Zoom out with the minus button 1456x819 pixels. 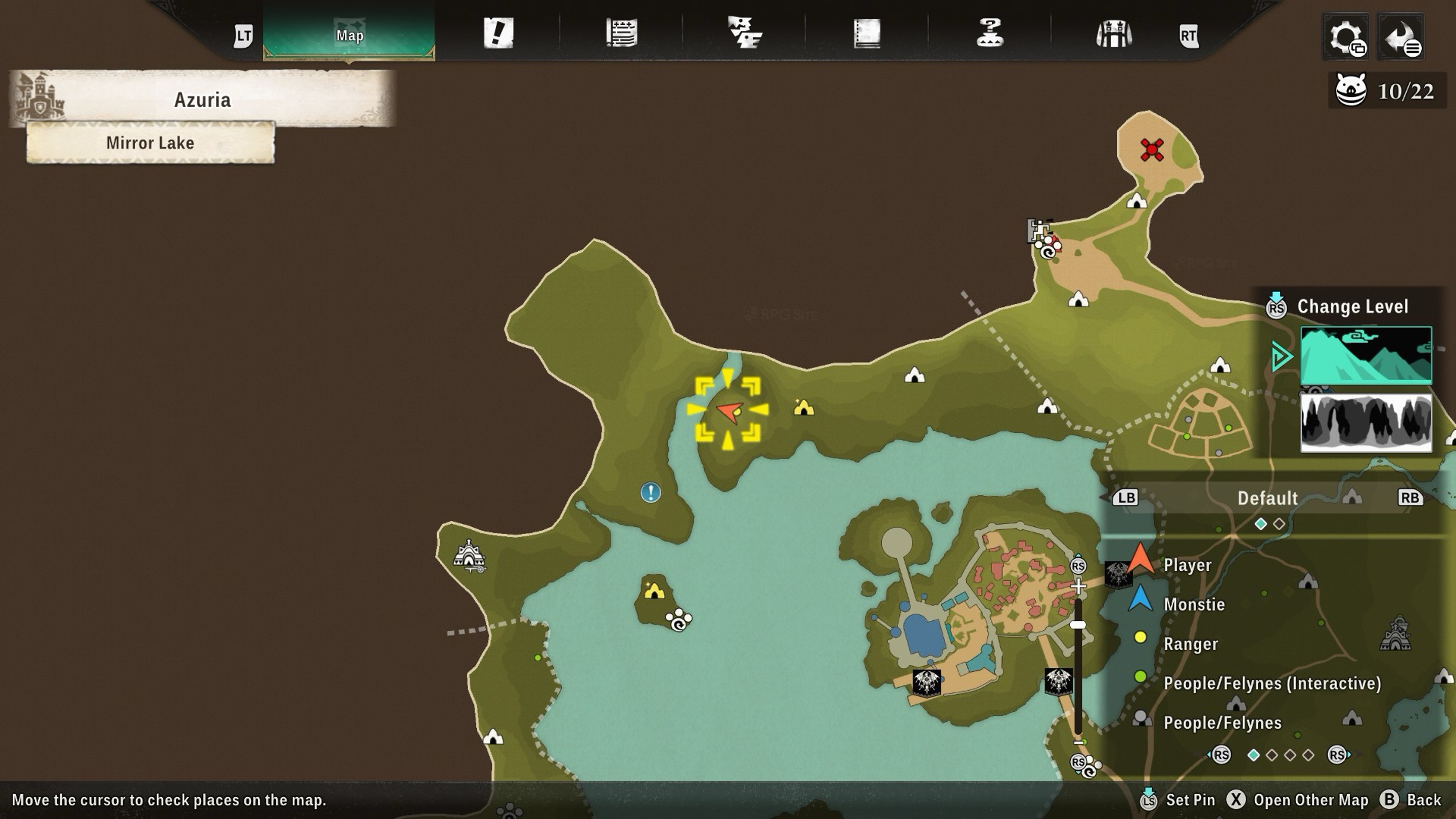coord(1078,743)
